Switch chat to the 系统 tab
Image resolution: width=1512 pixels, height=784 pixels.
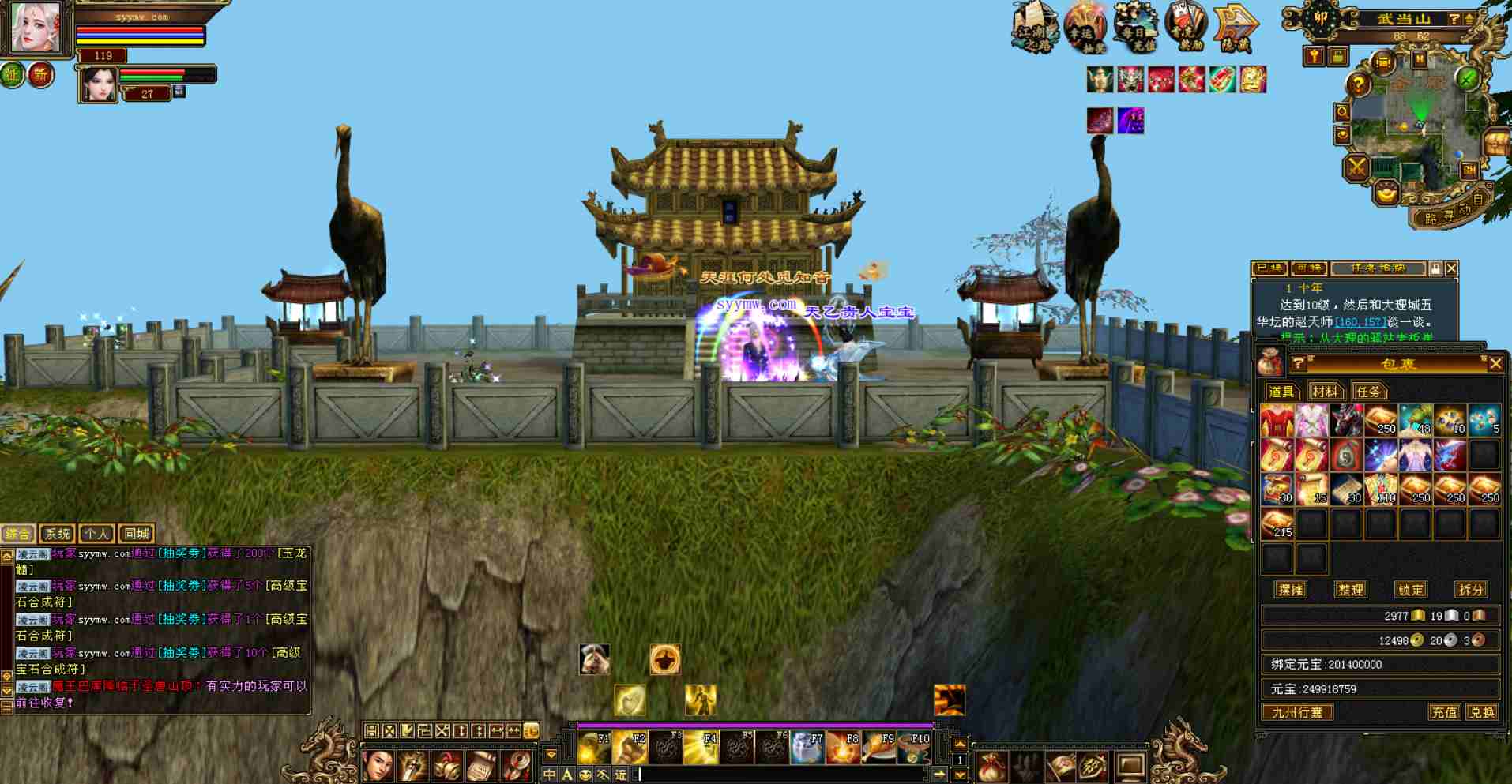click(57, 535)
